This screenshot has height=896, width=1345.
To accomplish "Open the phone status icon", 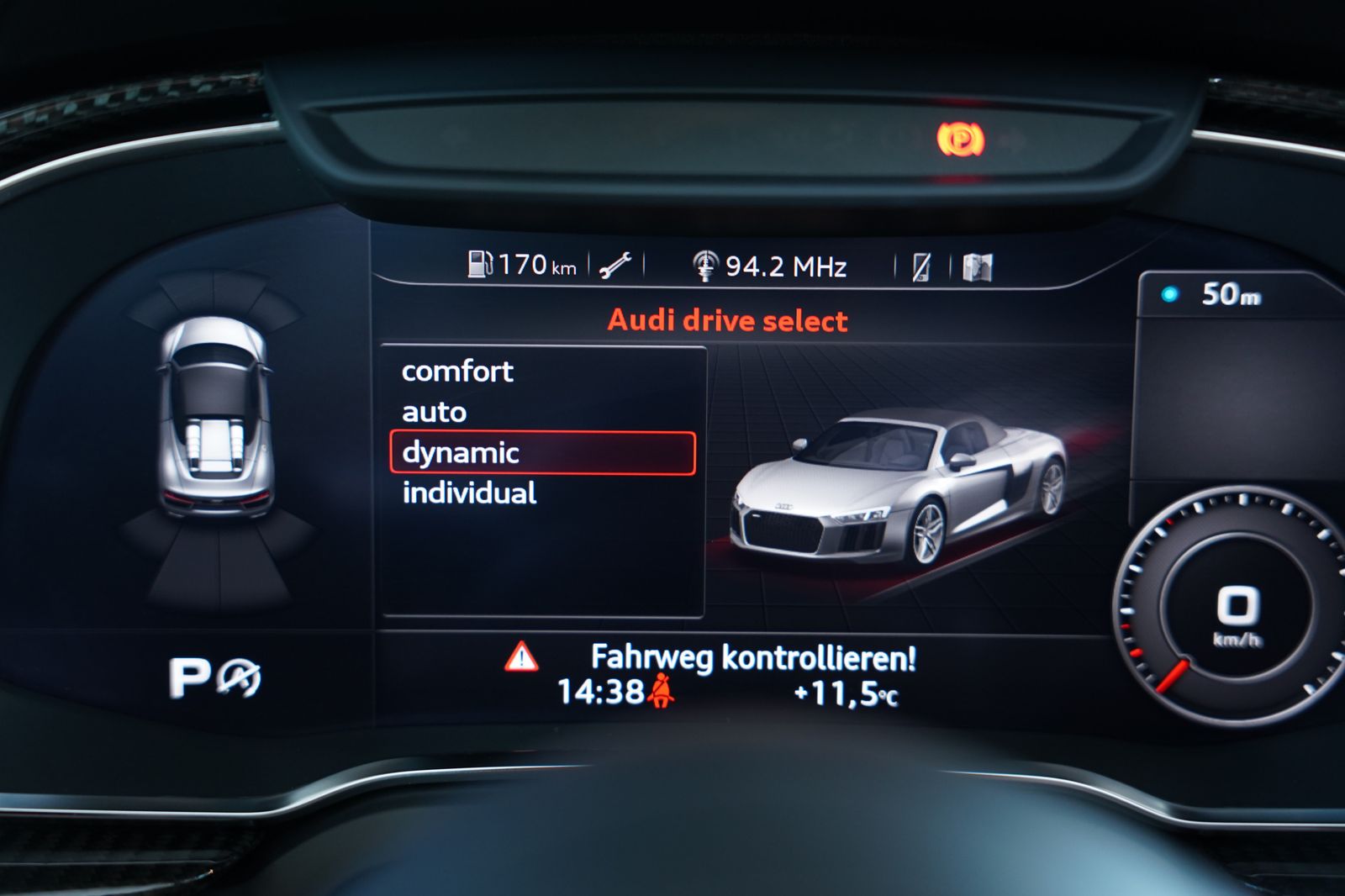I will click(921, 267).
